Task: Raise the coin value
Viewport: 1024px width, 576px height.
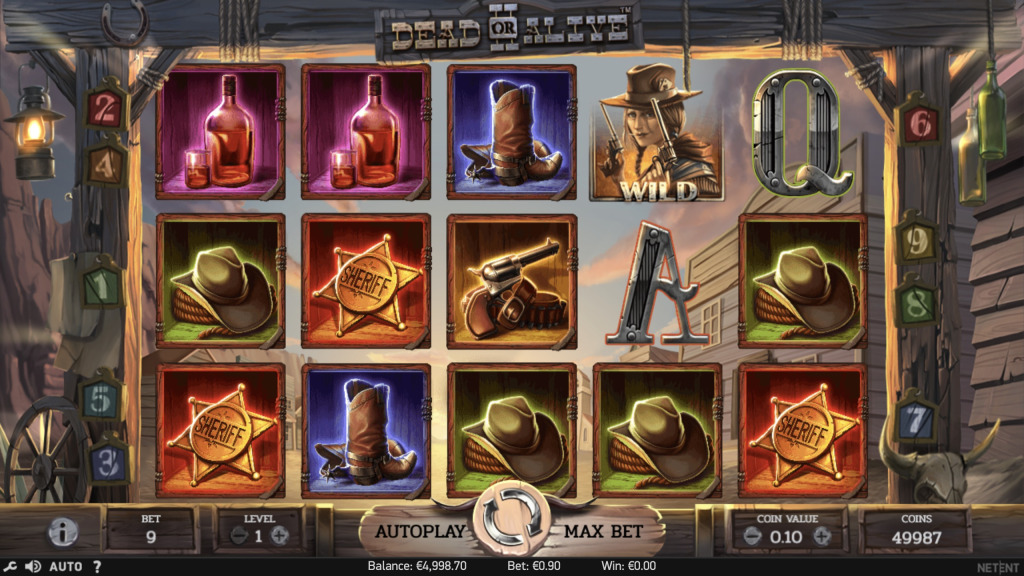Action: pyautogui.click(x=822, y=535)
